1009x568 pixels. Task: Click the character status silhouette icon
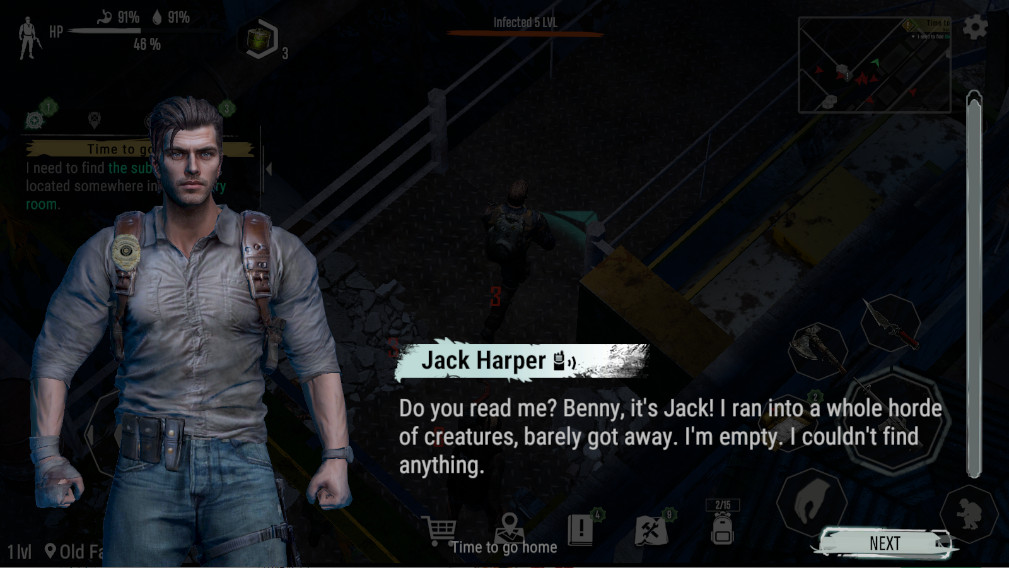29,38
